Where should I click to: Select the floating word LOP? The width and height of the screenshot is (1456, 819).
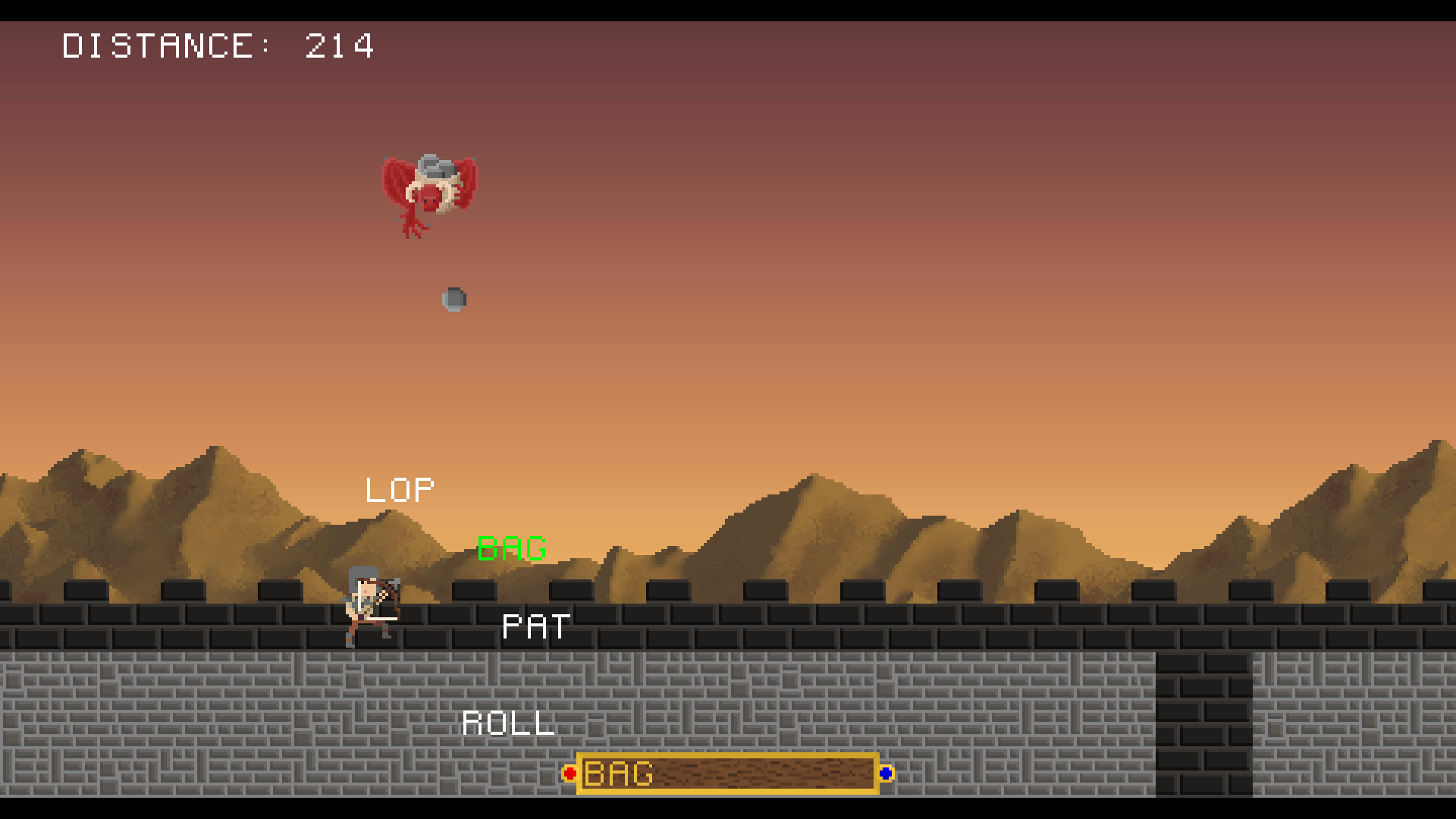tap(399, 489)
